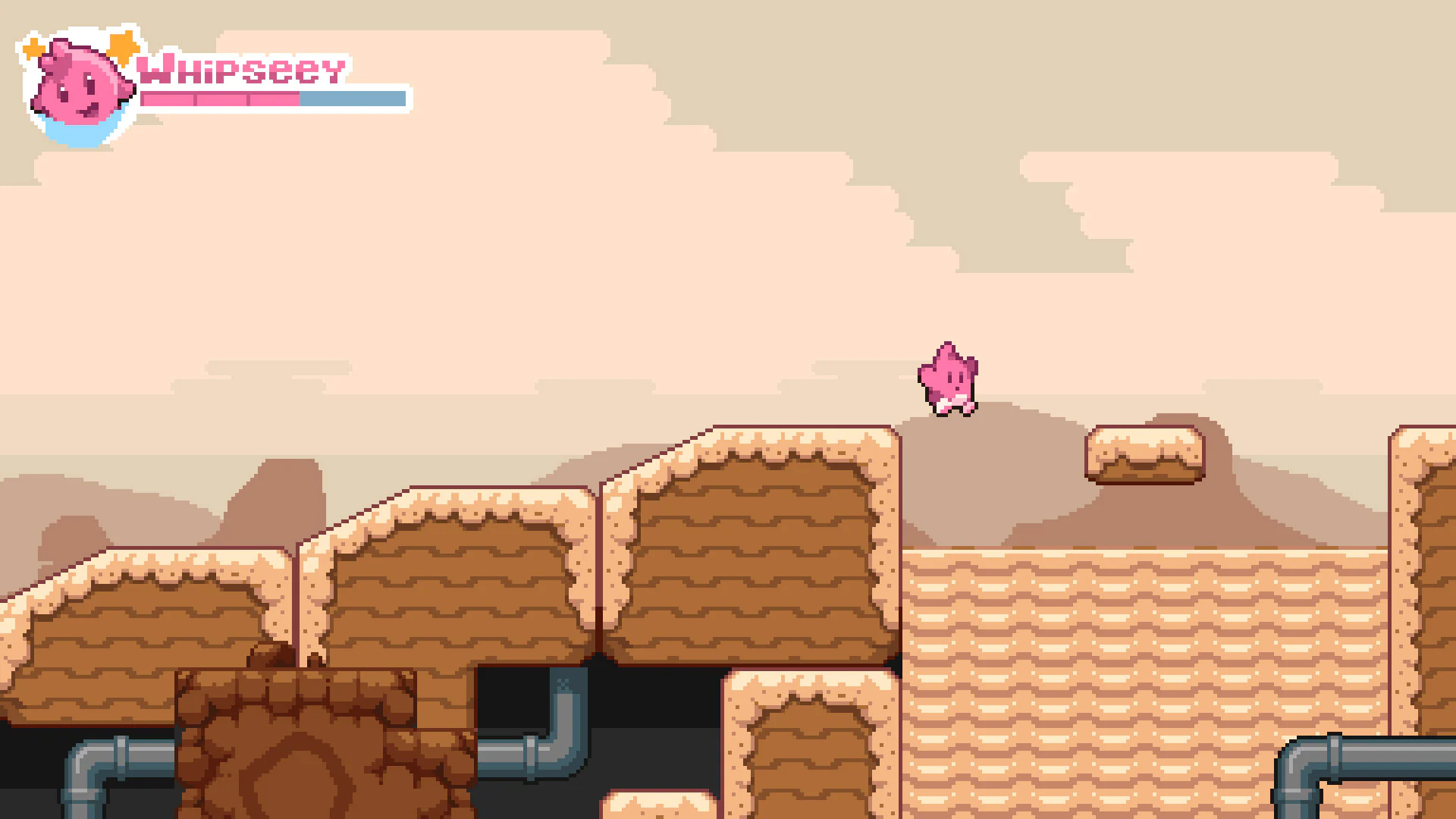
Task: Click the Whipseey character portrait icon
Action: tap(82, 86)
